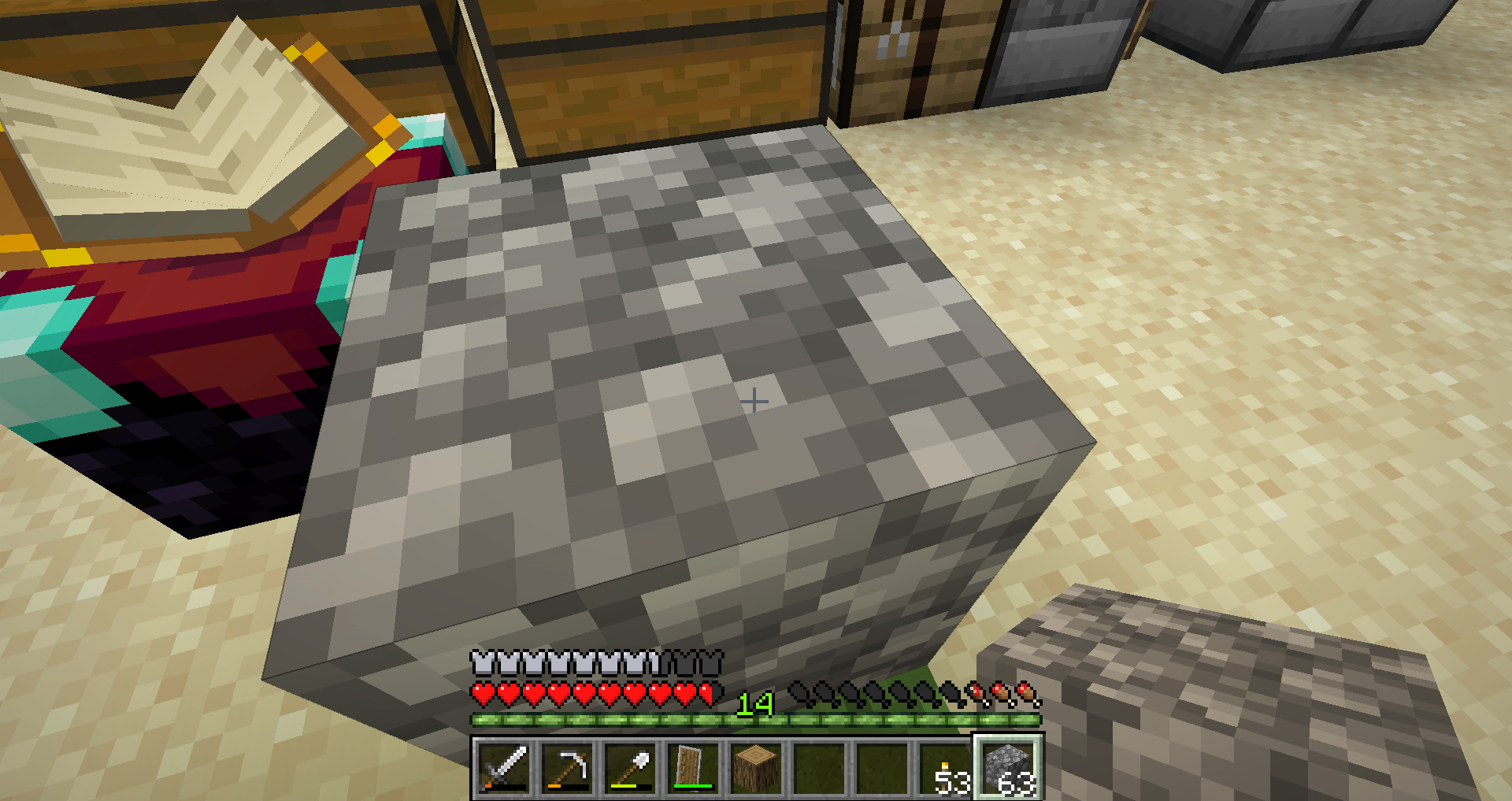The width and height of the screenshot is (1512, 801).
Task: Switch to the iron shovel slot
Action: (x=631, y=768)
